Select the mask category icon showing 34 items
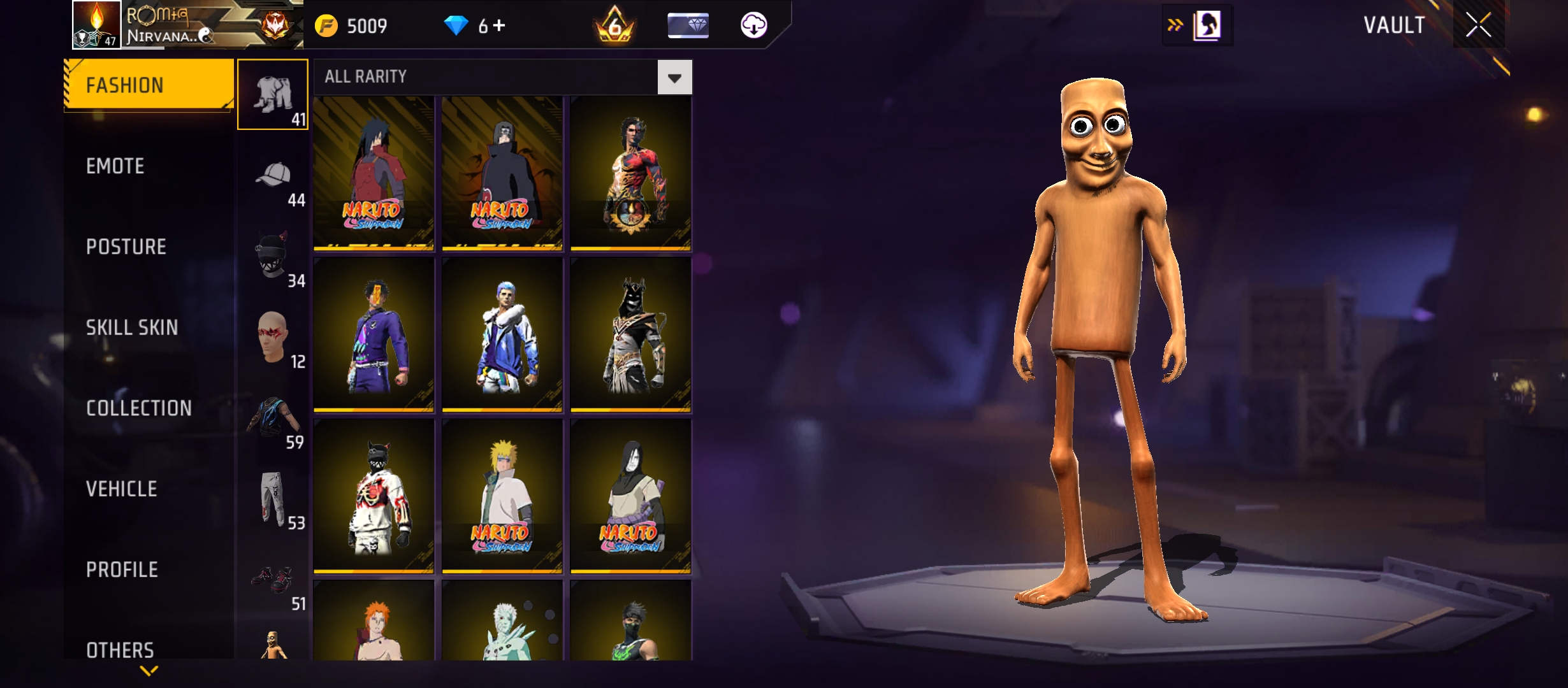1568x688 pixels. point(272,258)
